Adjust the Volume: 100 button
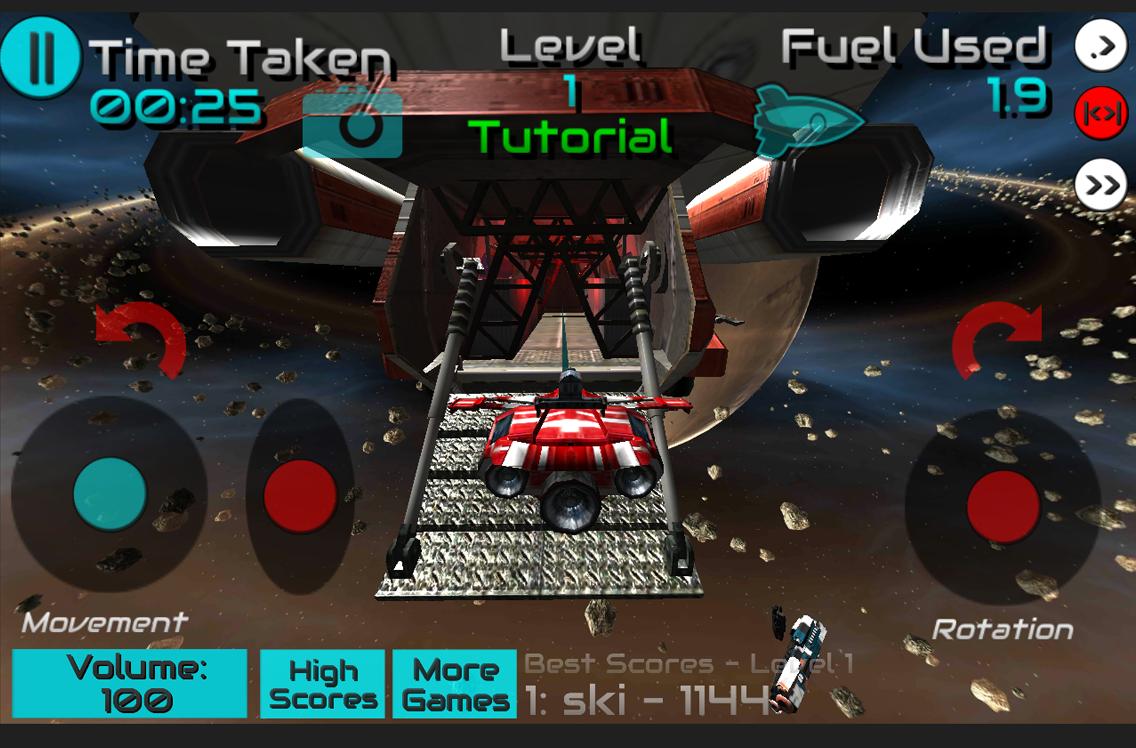The width and height of the screenshot is (1136, 748). 129,684
